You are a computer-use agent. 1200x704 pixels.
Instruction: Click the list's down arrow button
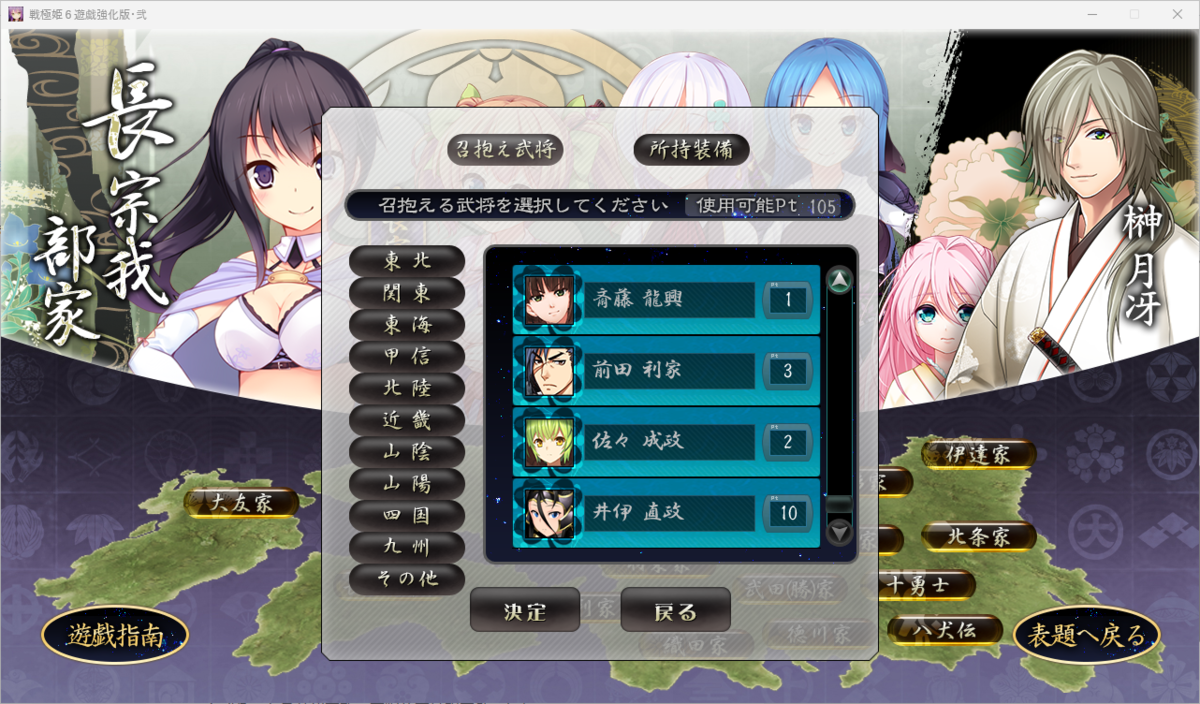coord(840,532)
